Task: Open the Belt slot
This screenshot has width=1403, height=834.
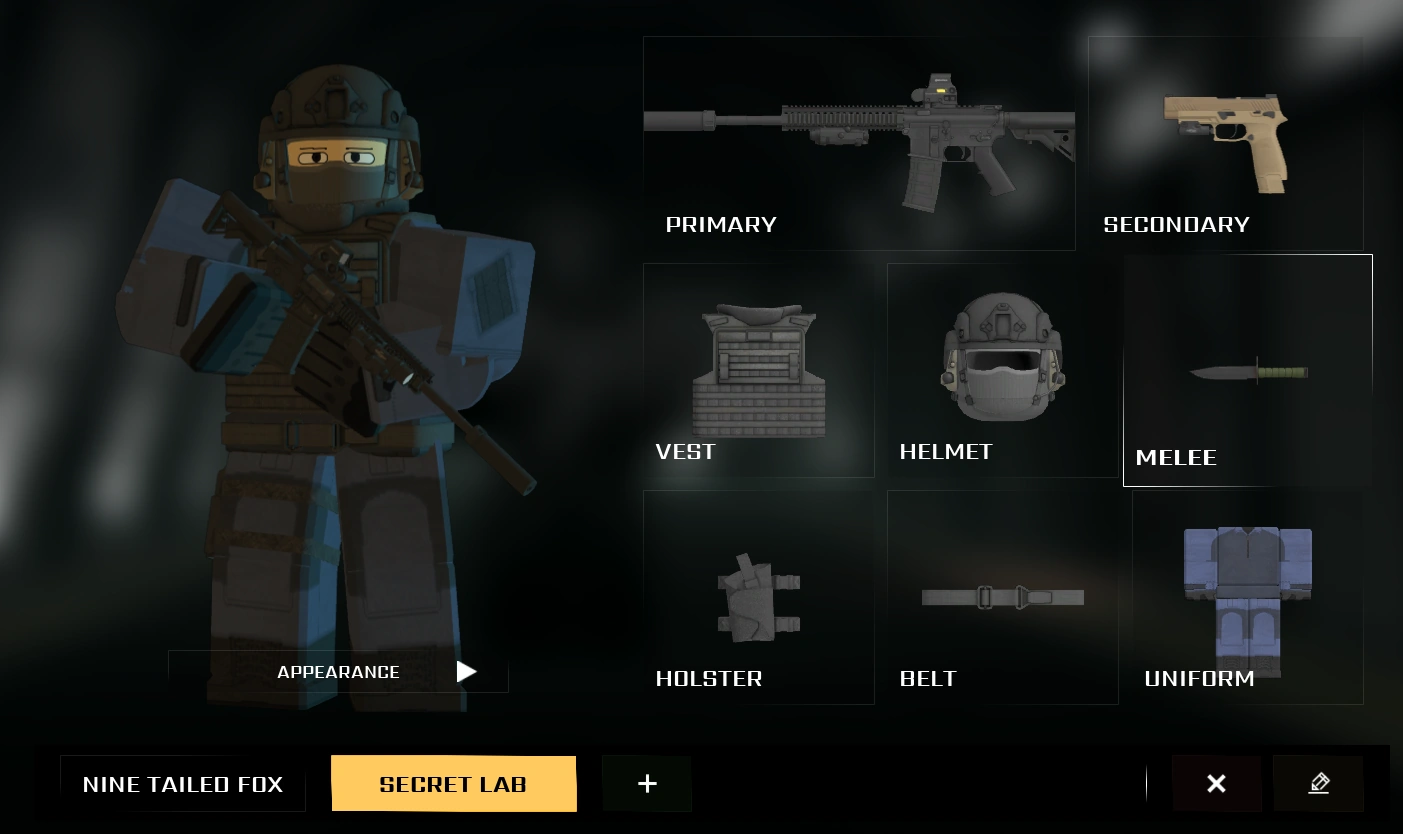Action: [1003, 597]
